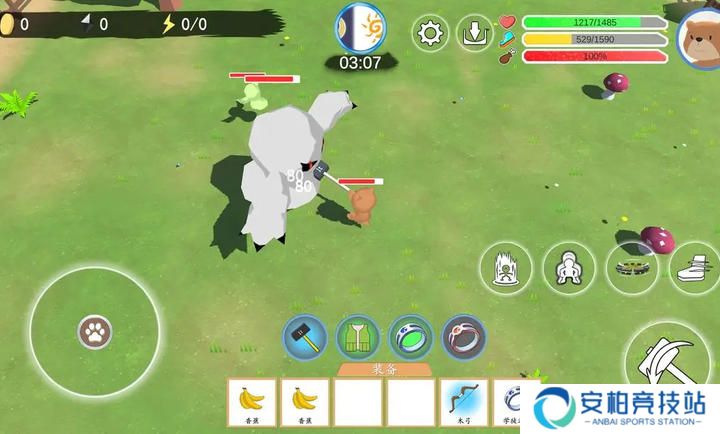
Task: Activate the spinning ring area skill
Action: click(632, 268)
